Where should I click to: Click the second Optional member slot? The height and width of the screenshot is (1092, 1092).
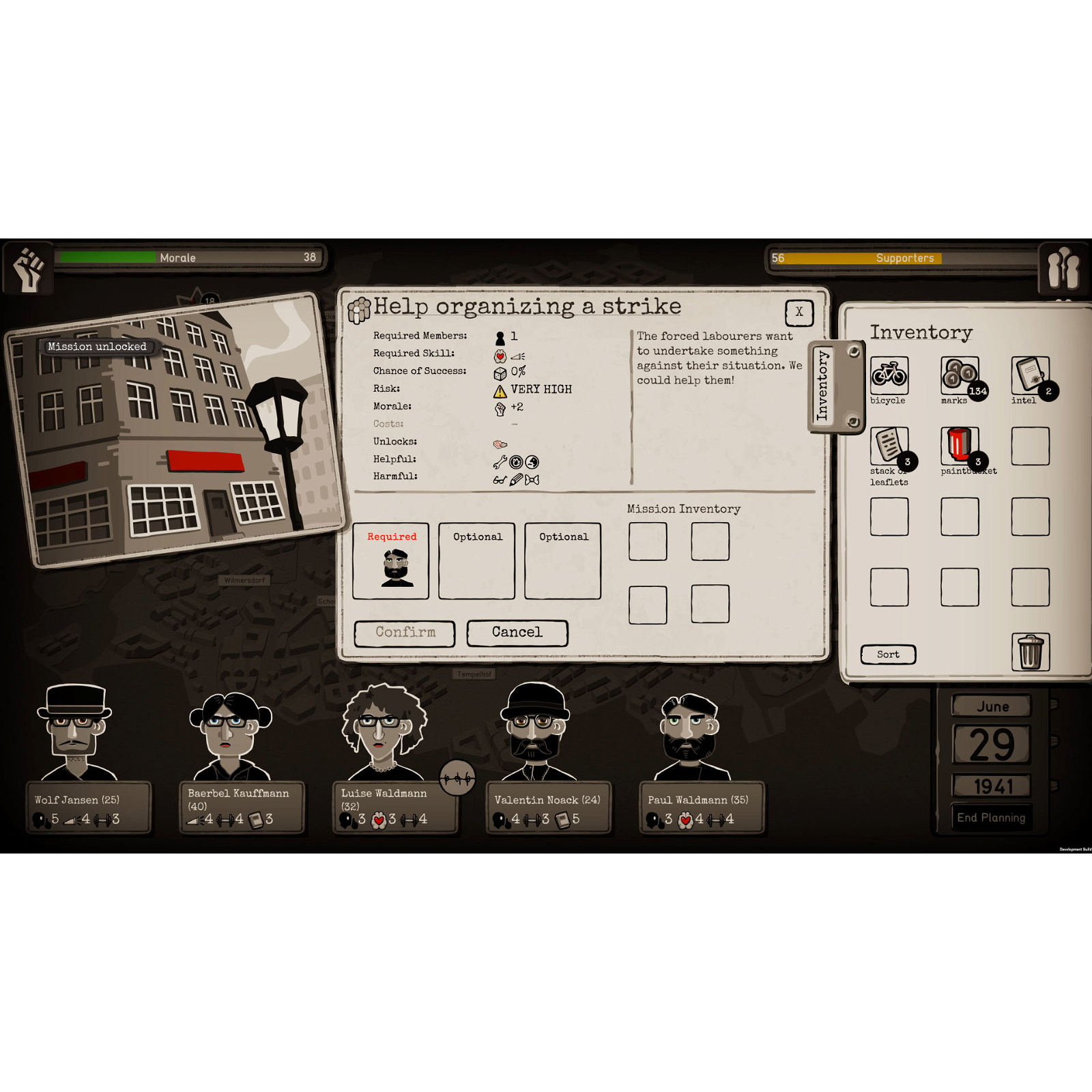point(562,561)
